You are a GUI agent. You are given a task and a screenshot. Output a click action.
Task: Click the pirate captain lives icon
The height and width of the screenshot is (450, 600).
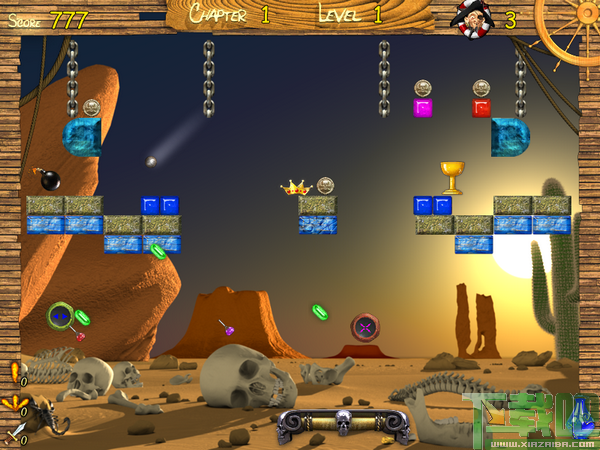(472, 19)
